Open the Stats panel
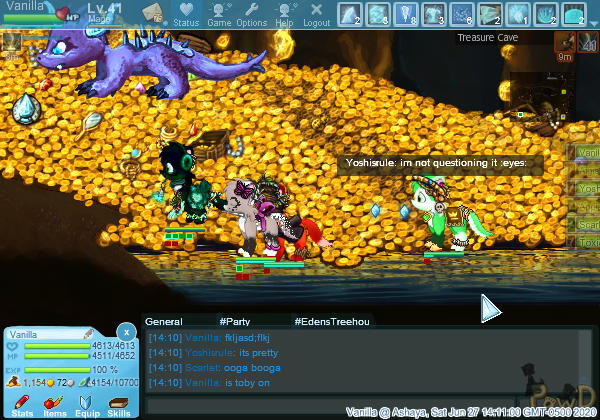Viewport: 600px width, 420px height. point(23,404)
